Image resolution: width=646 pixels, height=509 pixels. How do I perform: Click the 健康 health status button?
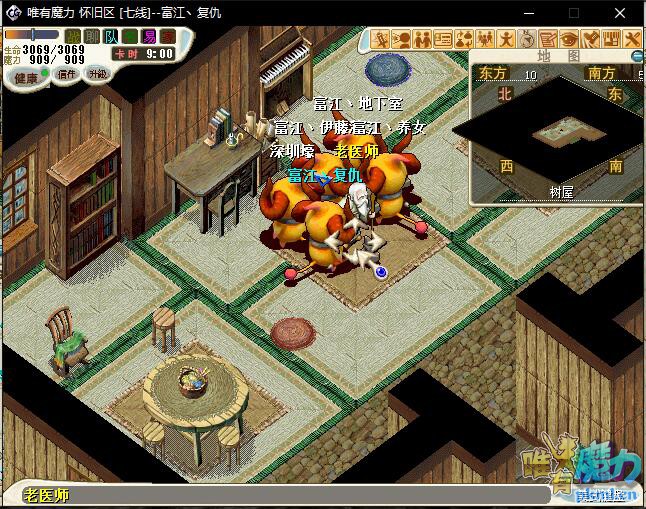(x=26, y=77)
